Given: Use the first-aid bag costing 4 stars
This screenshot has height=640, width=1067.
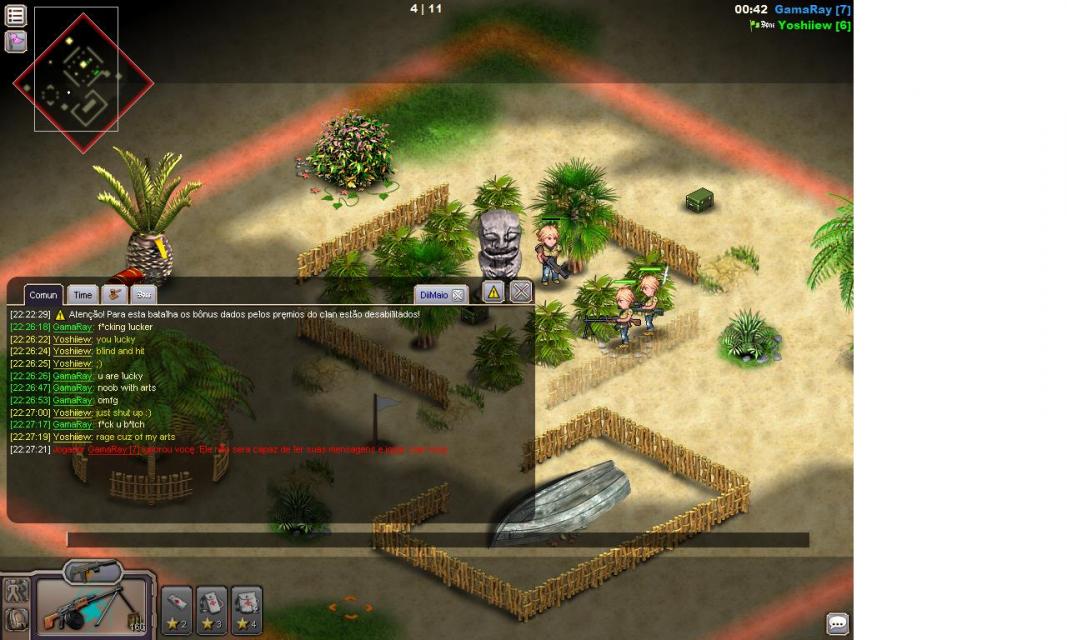Looking at the screenshot, I should (247, 610).
